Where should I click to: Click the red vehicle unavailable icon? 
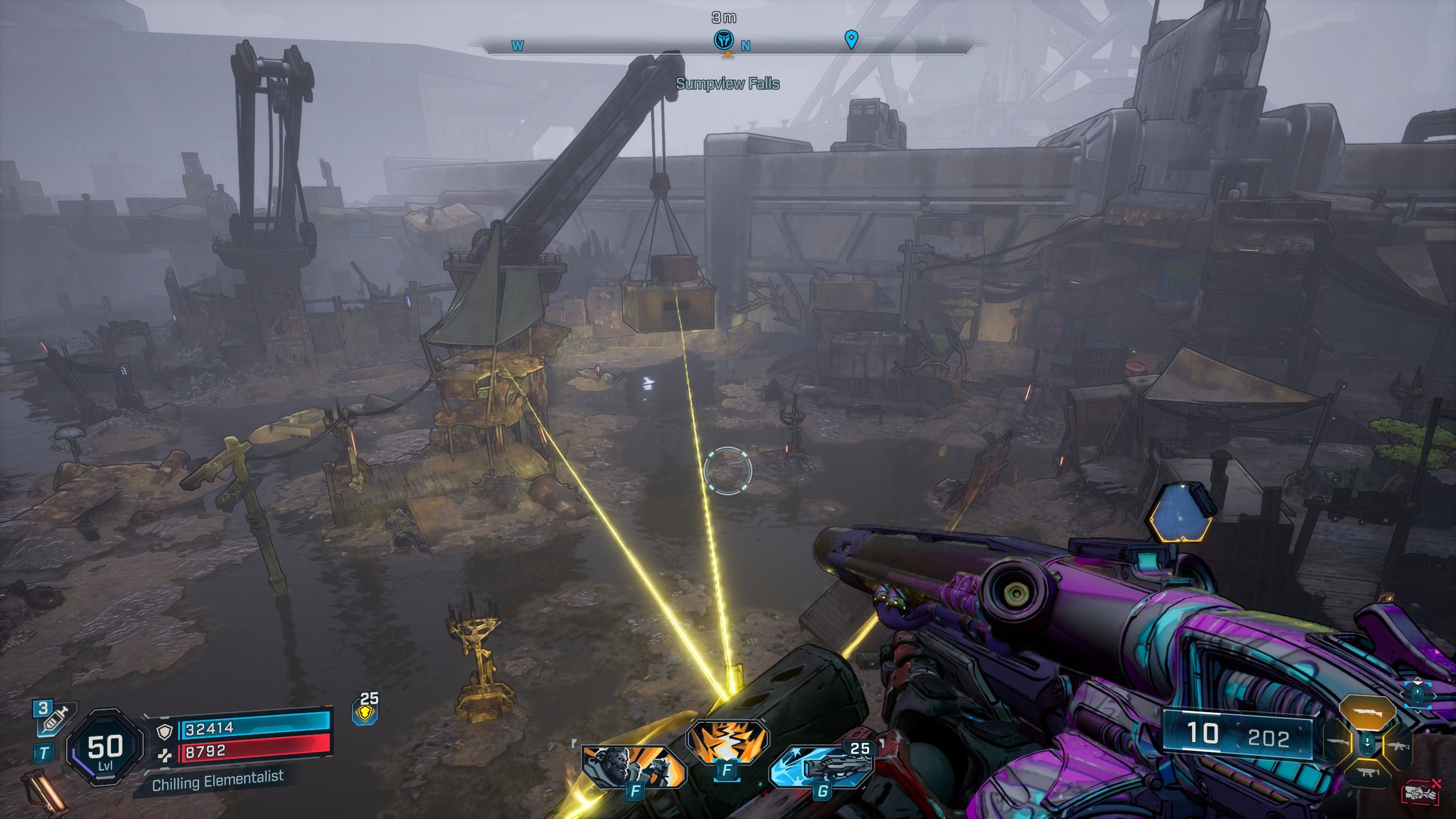click(1423, 792)
